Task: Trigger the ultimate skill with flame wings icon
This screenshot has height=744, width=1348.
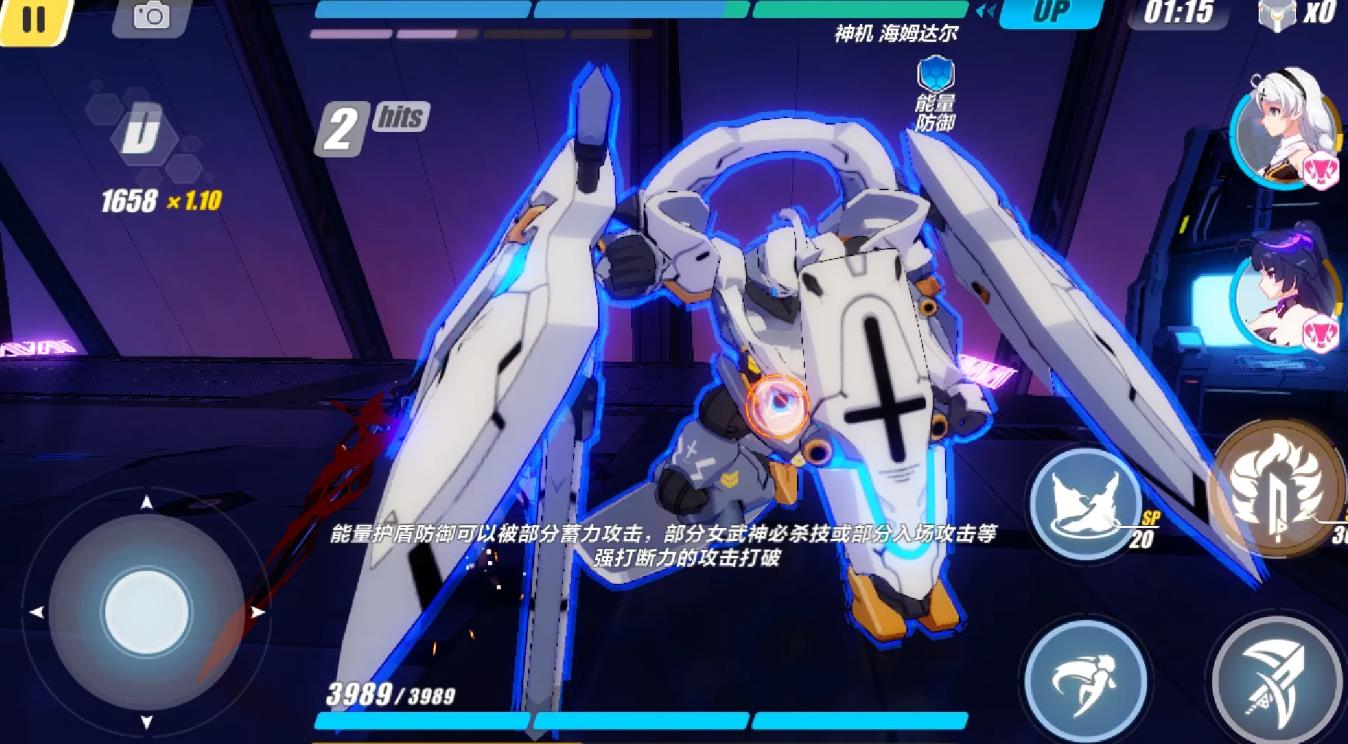Action: [x=1276, y=489]
